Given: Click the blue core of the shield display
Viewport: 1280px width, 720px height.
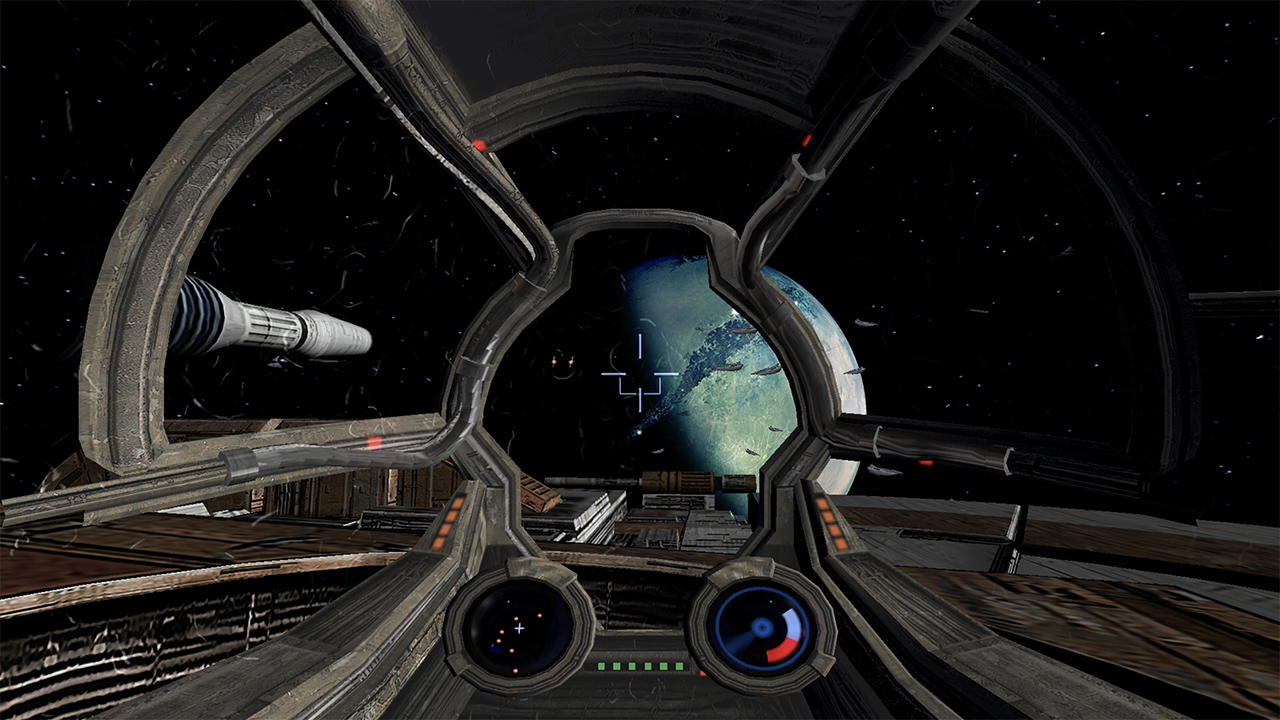Looking at the screenshot, I should pyautogui.click(x=761, y=626).
